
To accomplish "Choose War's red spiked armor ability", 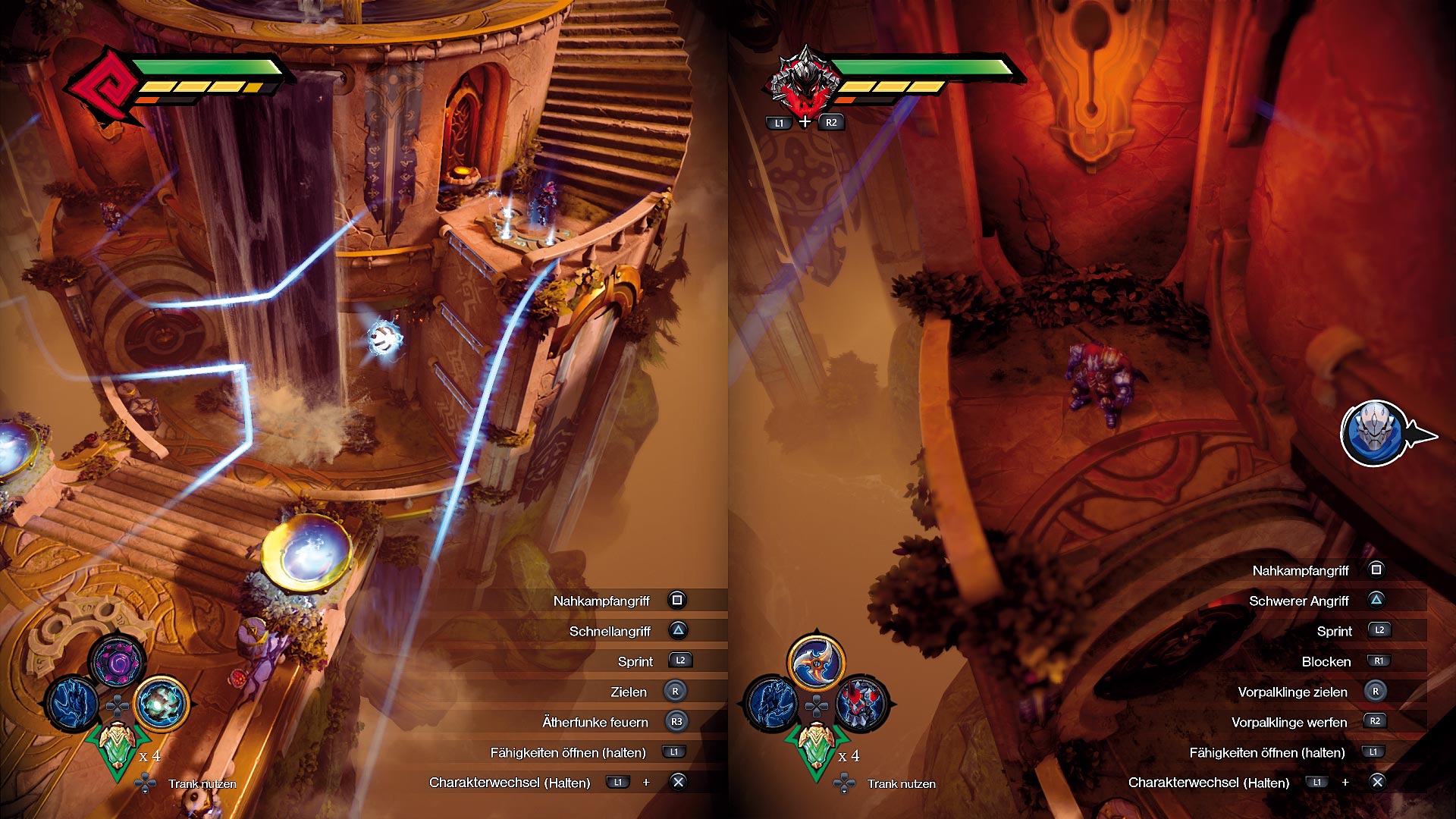I will point(861,703).
